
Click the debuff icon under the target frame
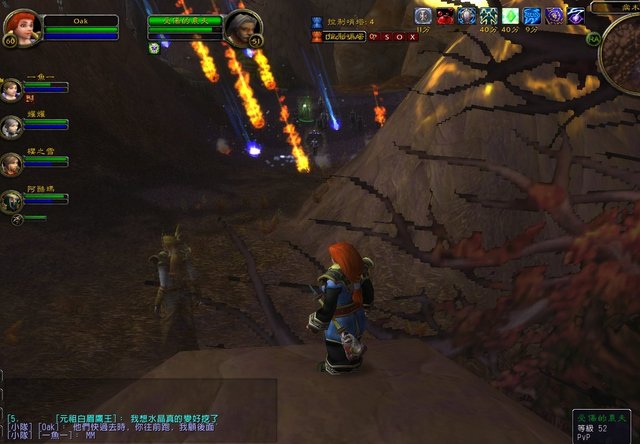pos(155,47)
